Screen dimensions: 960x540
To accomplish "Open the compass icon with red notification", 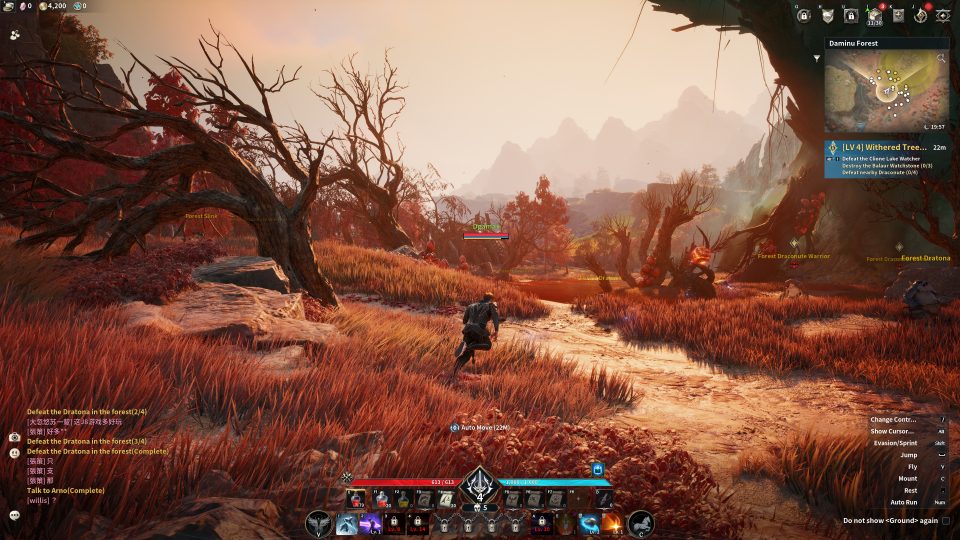I will click(x=920, y=15).
